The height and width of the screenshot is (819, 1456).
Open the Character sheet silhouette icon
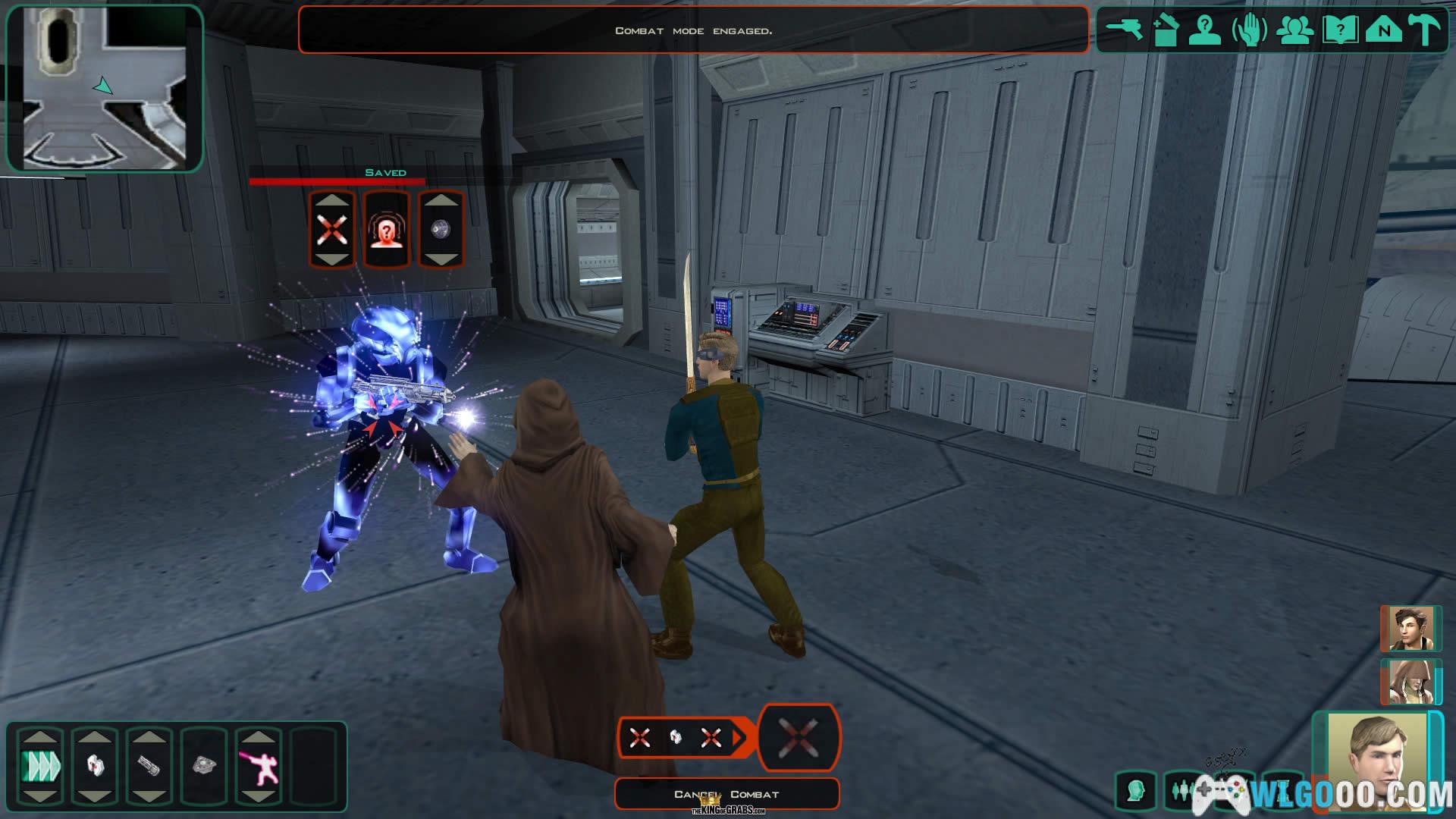(1204, 30)
